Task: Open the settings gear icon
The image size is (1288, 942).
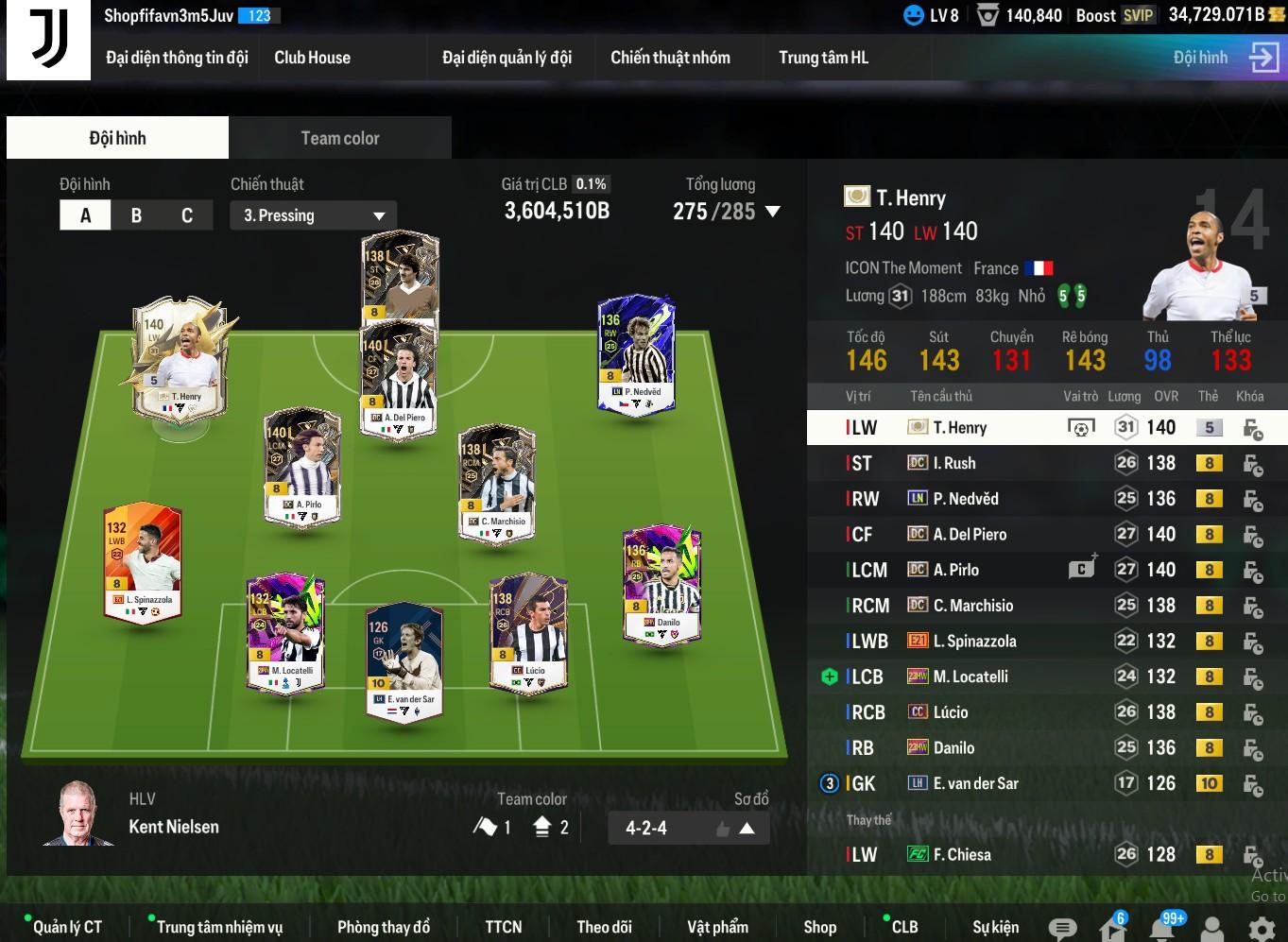Action: pyautogui.click(x=1261, y=928)
